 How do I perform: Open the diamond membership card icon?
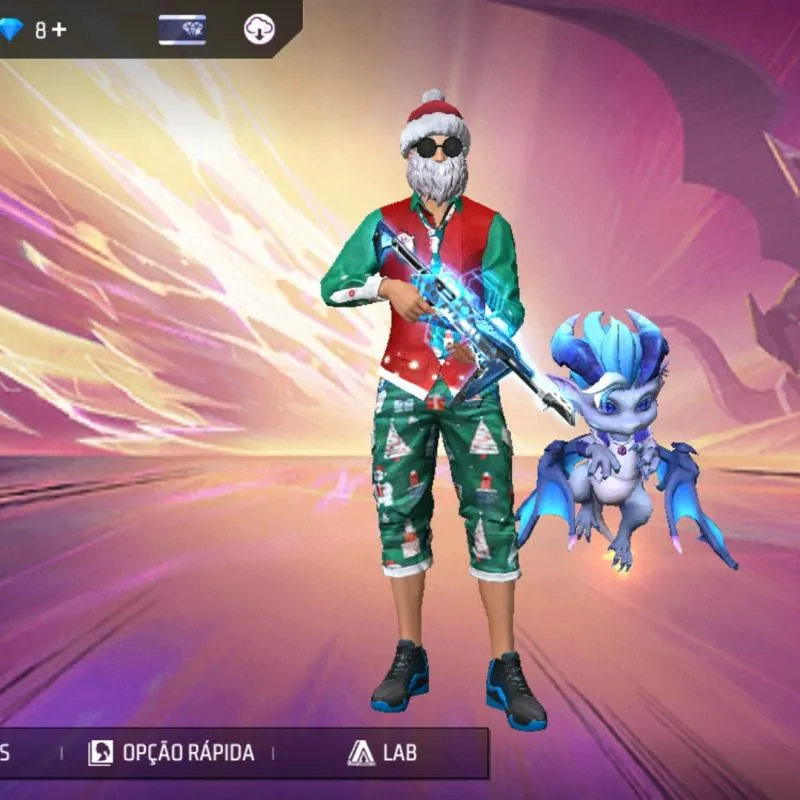(x=182, y=30)
